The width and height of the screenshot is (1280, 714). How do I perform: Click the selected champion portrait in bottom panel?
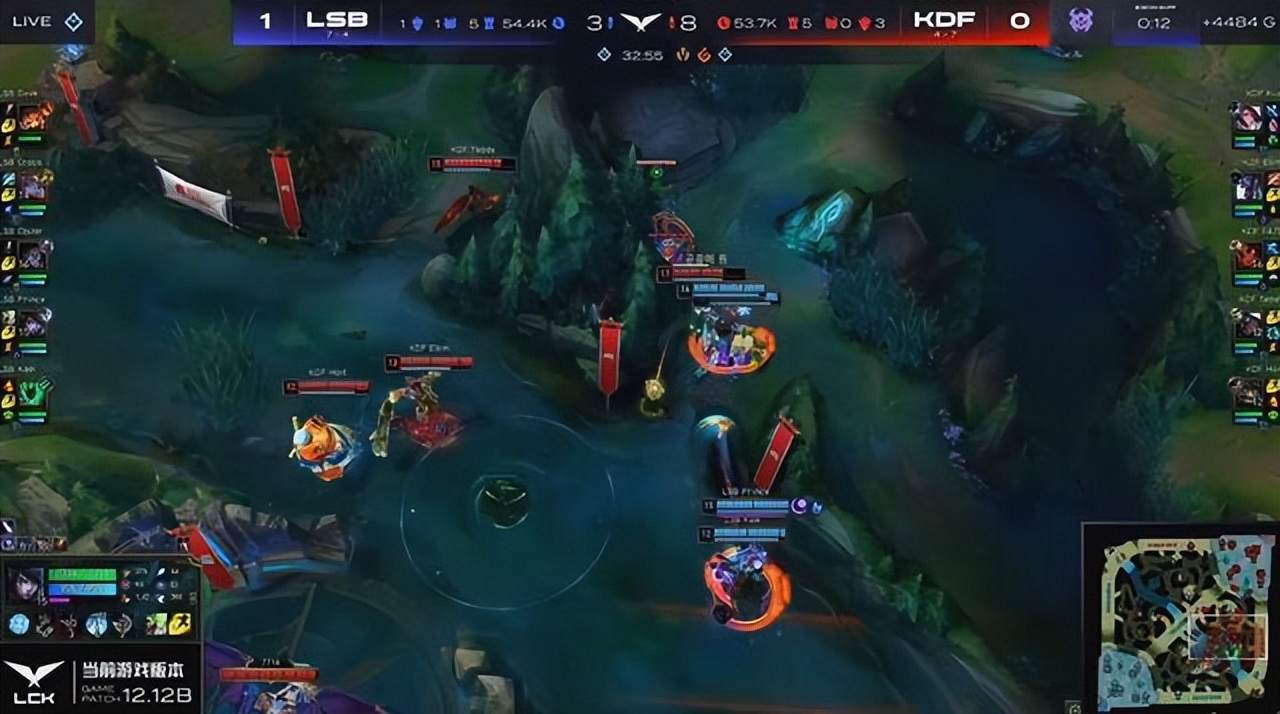24,586
